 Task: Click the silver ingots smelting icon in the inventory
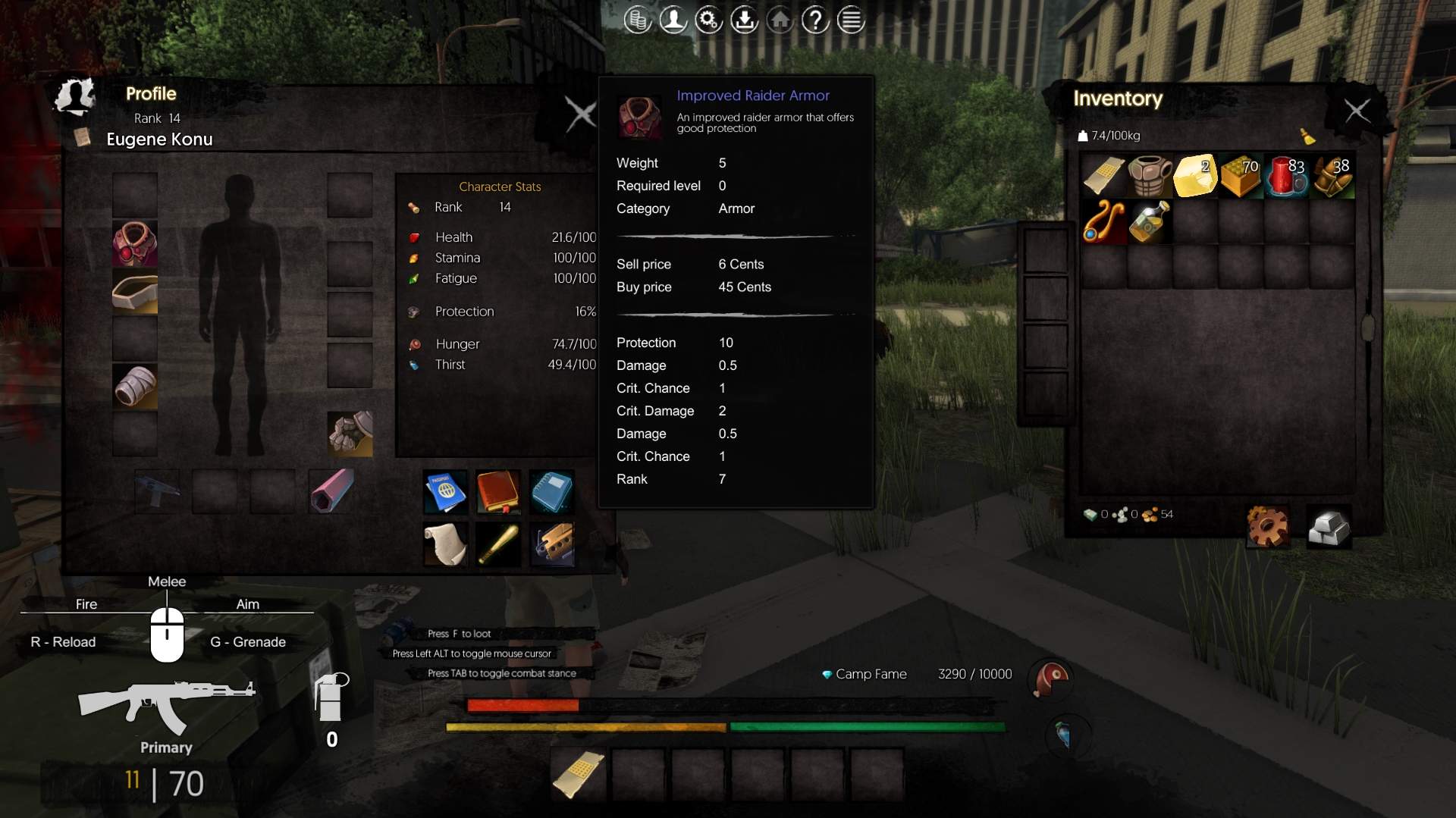1329,526
